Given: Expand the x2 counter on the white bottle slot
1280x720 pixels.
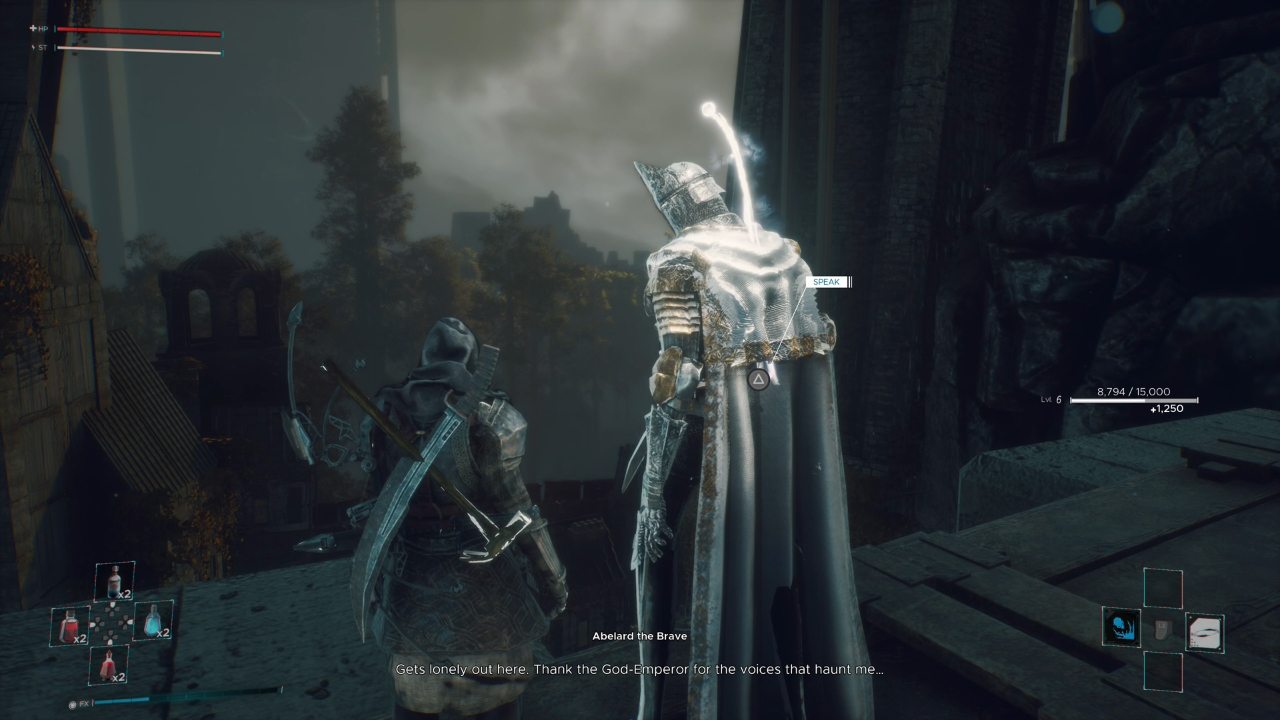Looking at the screenshot, I should click(124, 595).
